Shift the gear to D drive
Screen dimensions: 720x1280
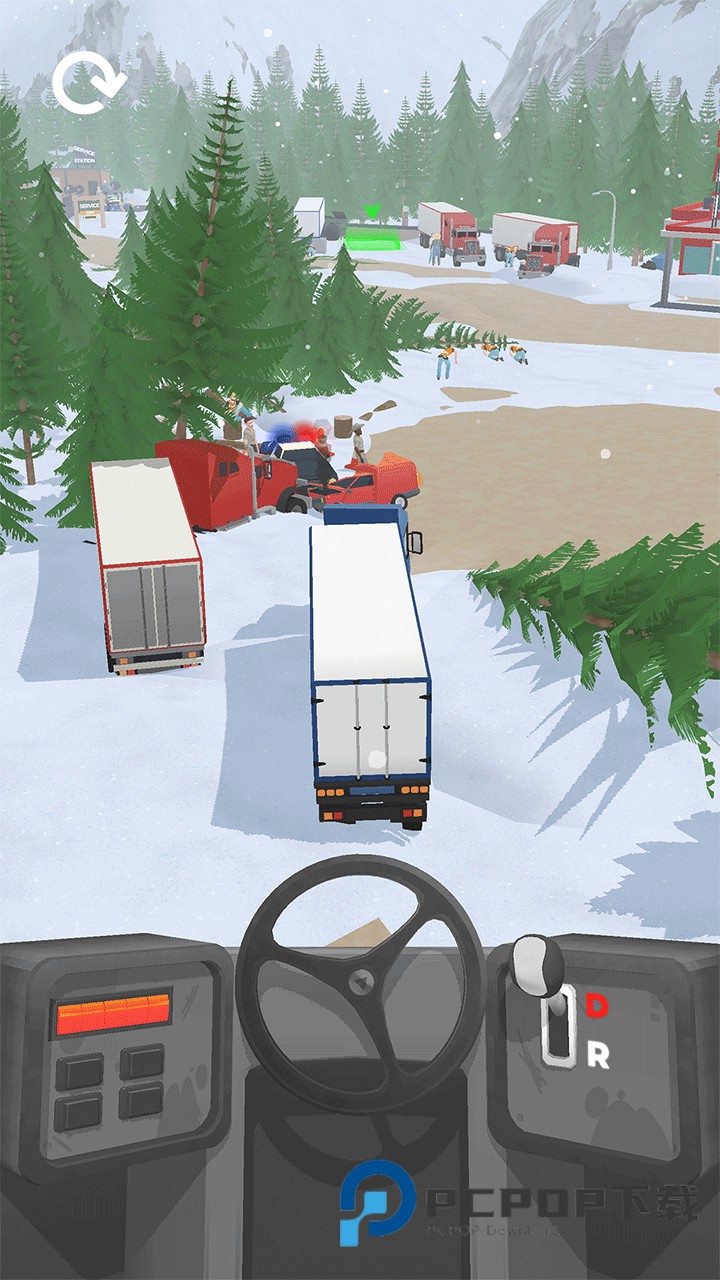coord(597,1006)
